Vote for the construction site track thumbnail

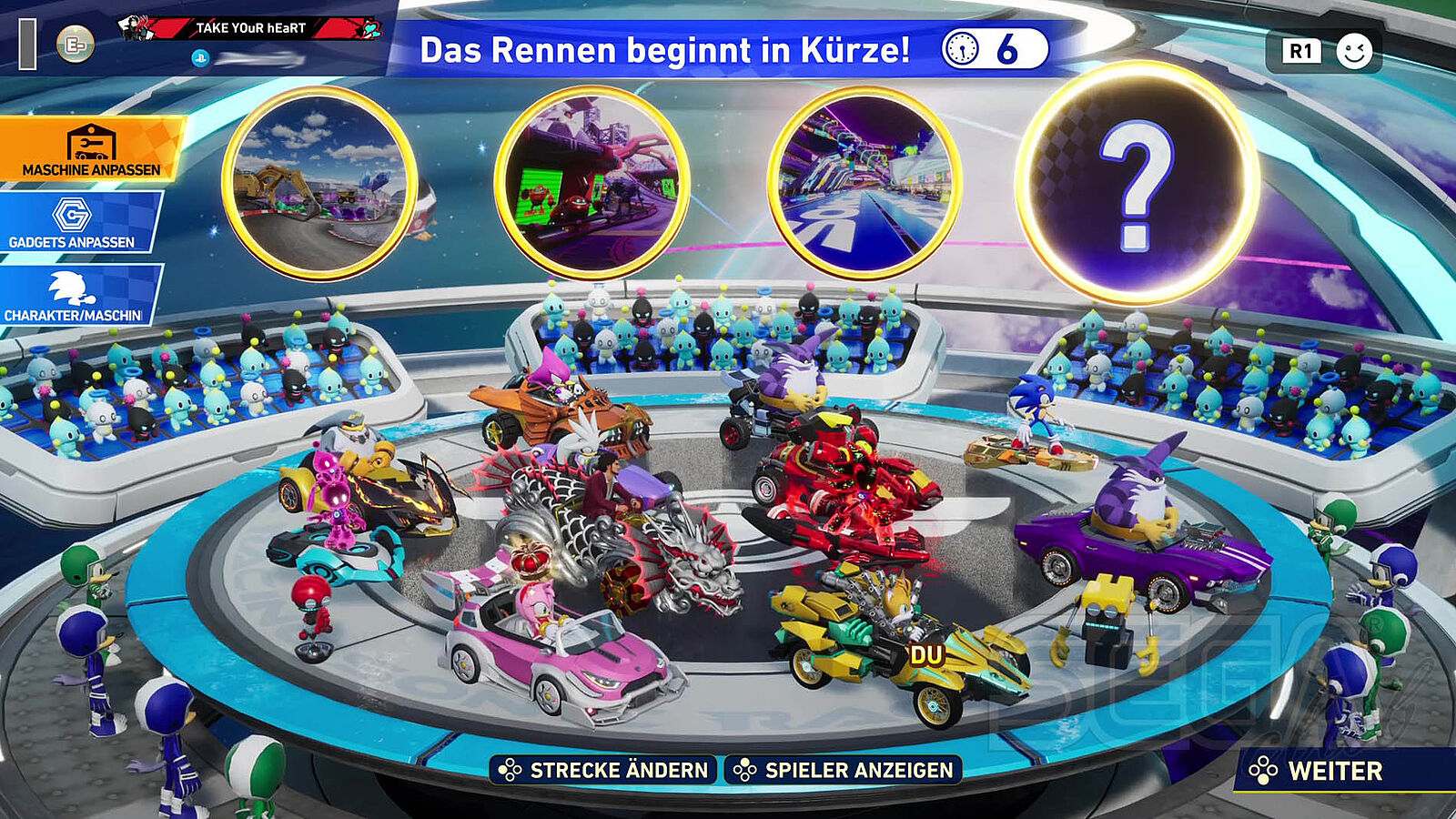318,184
